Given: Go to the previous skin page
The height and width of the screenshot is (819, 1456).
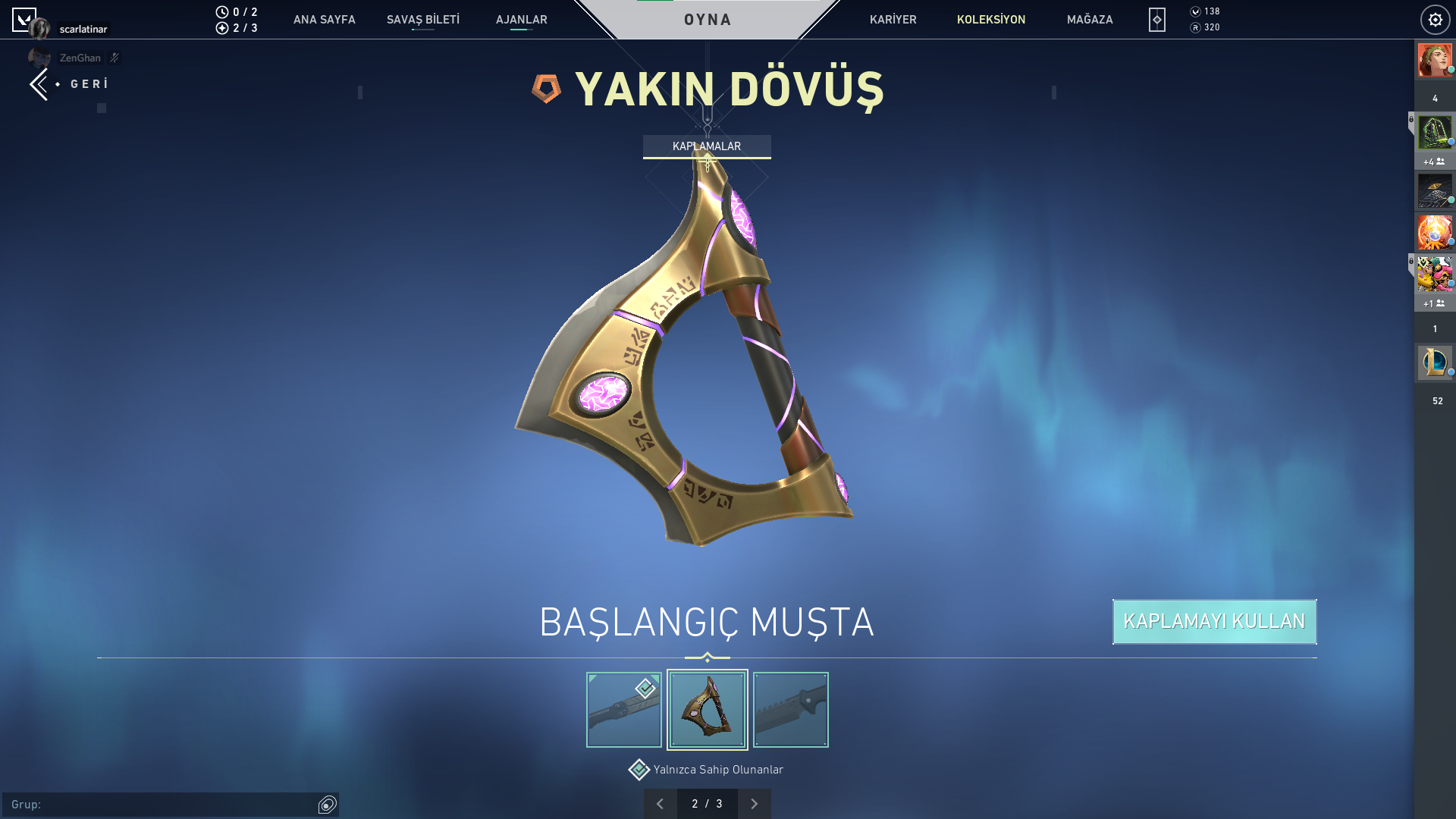Looking at the screenshot, I should click(x=661, y=804).
